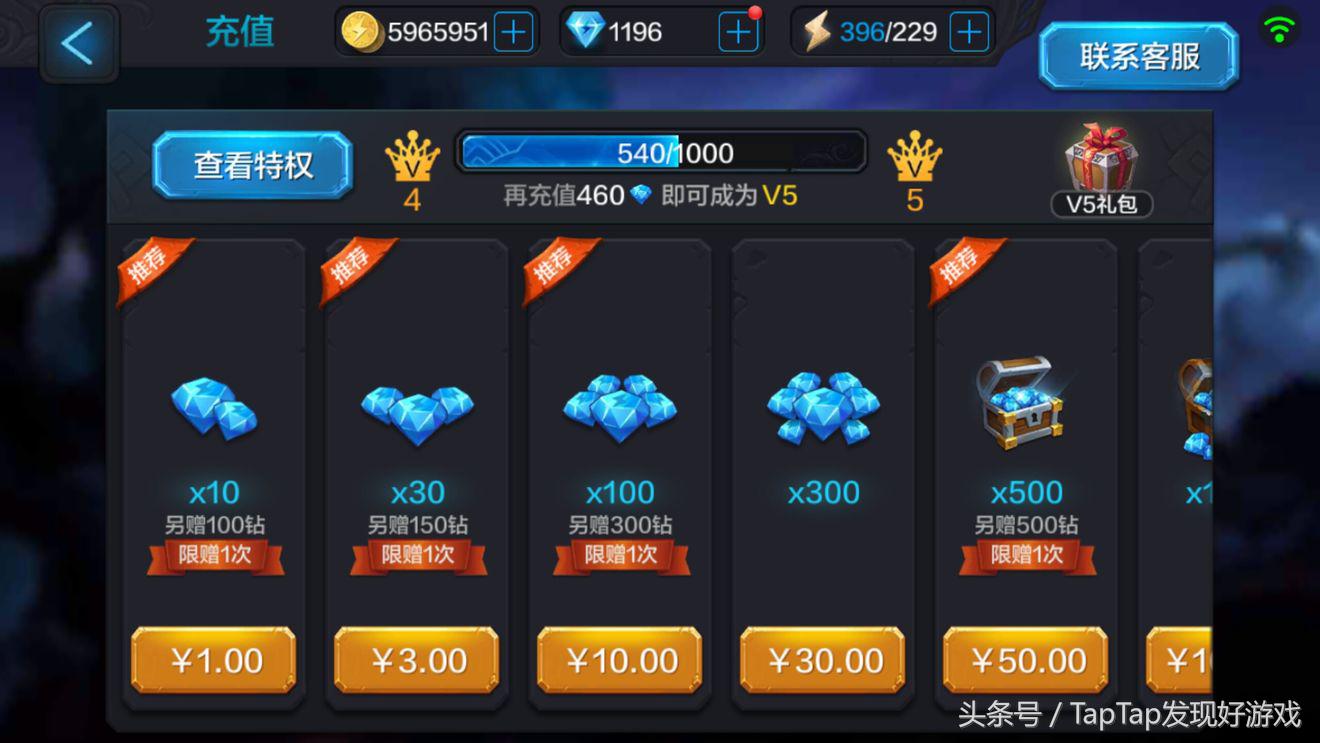Select the x300 diamonds pile icon
Screen dimensions: 1320x743
tap(822, 405)
